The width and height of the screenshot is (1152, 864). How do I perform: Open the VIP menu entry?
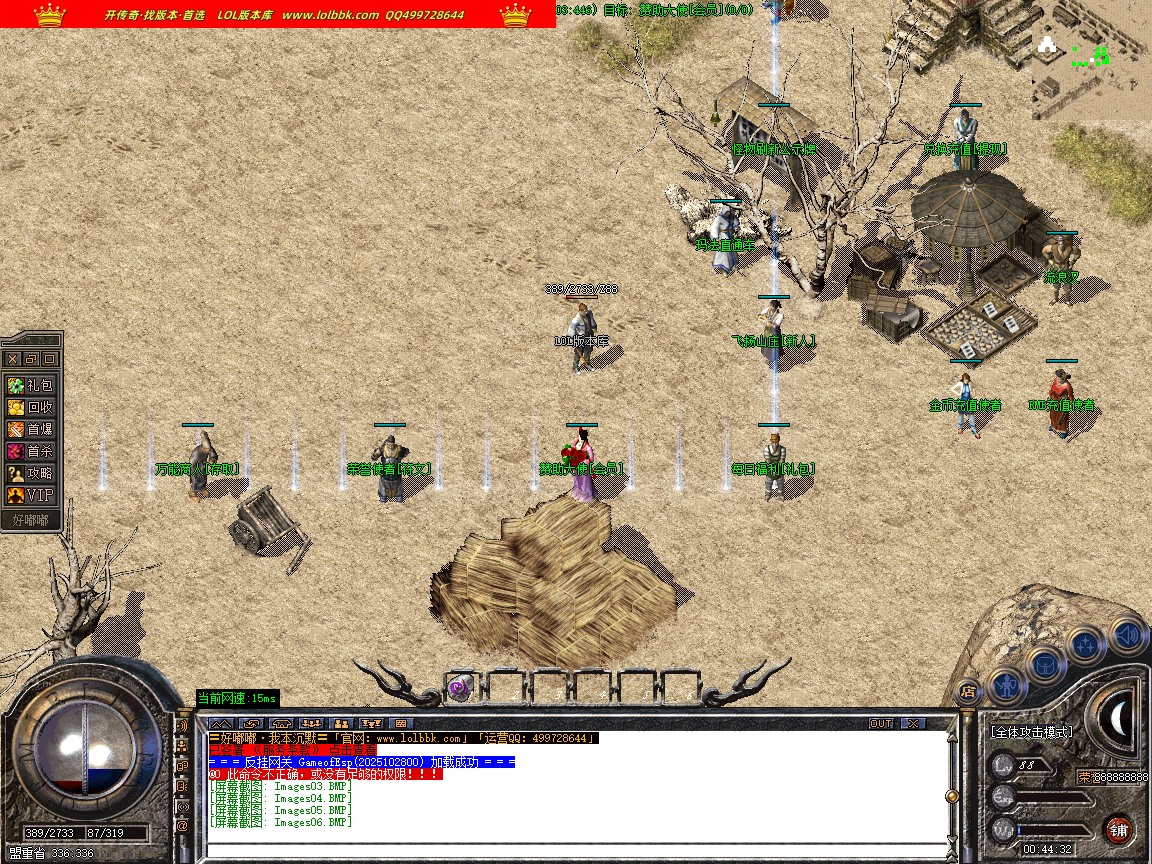coord(31,495)
